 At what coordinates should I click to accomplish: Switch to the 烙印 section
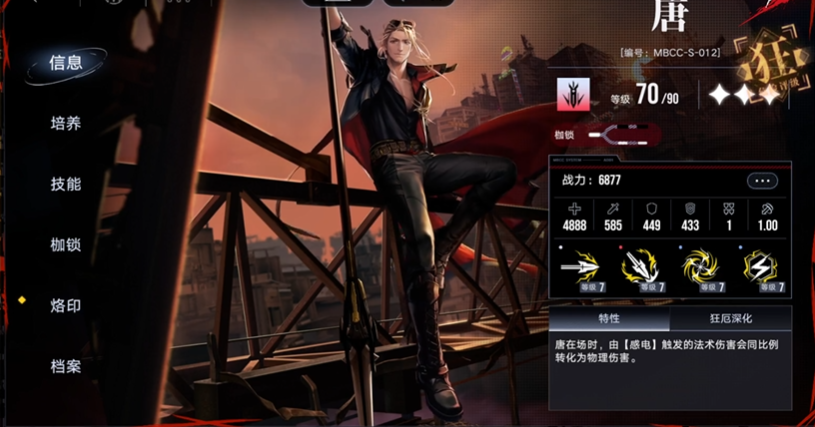click(x=66, y=305)
